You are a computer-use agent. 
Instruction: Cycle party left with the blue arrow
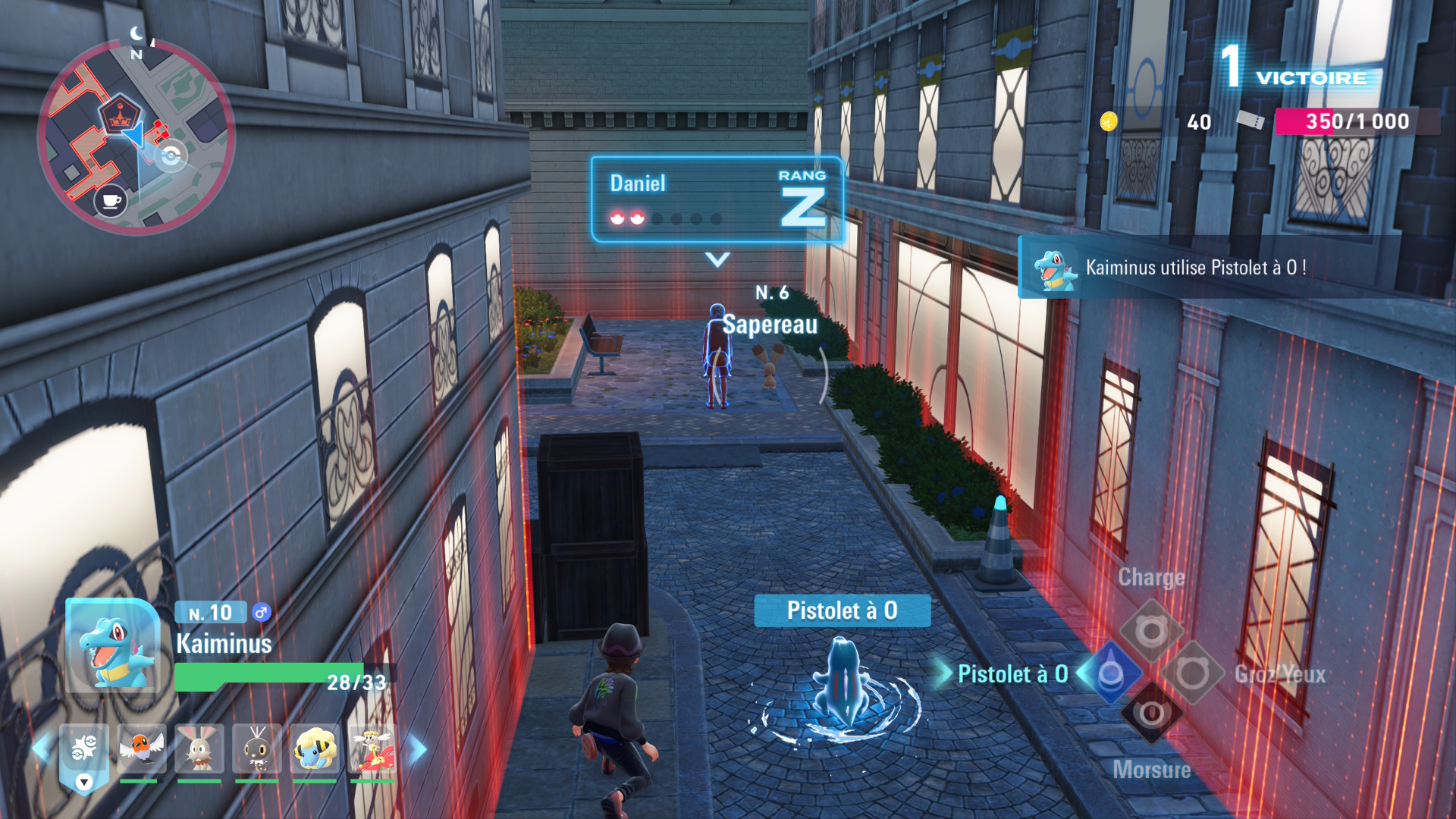pyautogui.click(x=40, y=748)
